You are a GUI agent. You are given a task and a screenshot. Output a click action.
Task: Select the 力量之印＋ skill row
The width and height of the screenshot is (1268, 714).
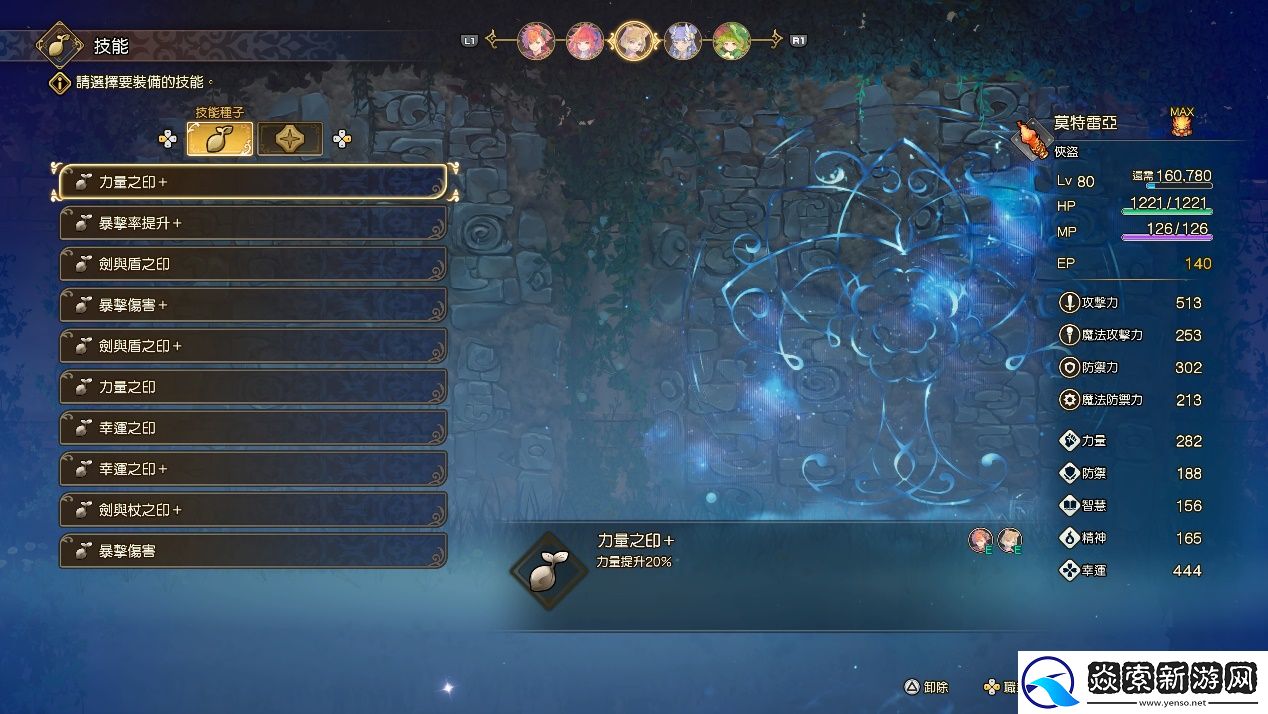pos(253,182)
